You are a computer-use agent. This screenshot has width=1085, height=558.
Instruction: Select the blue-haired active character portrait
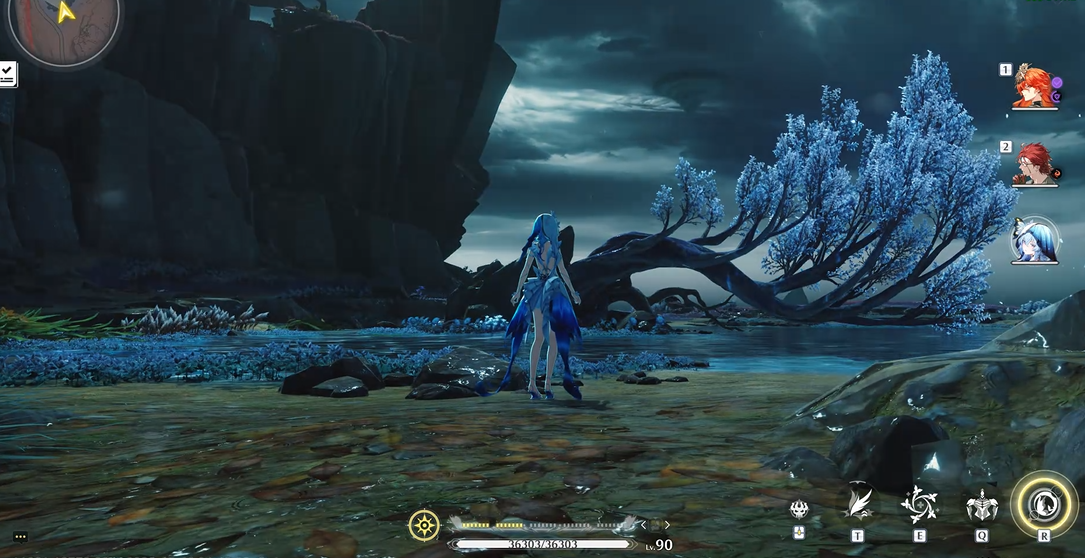pos(1035,241)
